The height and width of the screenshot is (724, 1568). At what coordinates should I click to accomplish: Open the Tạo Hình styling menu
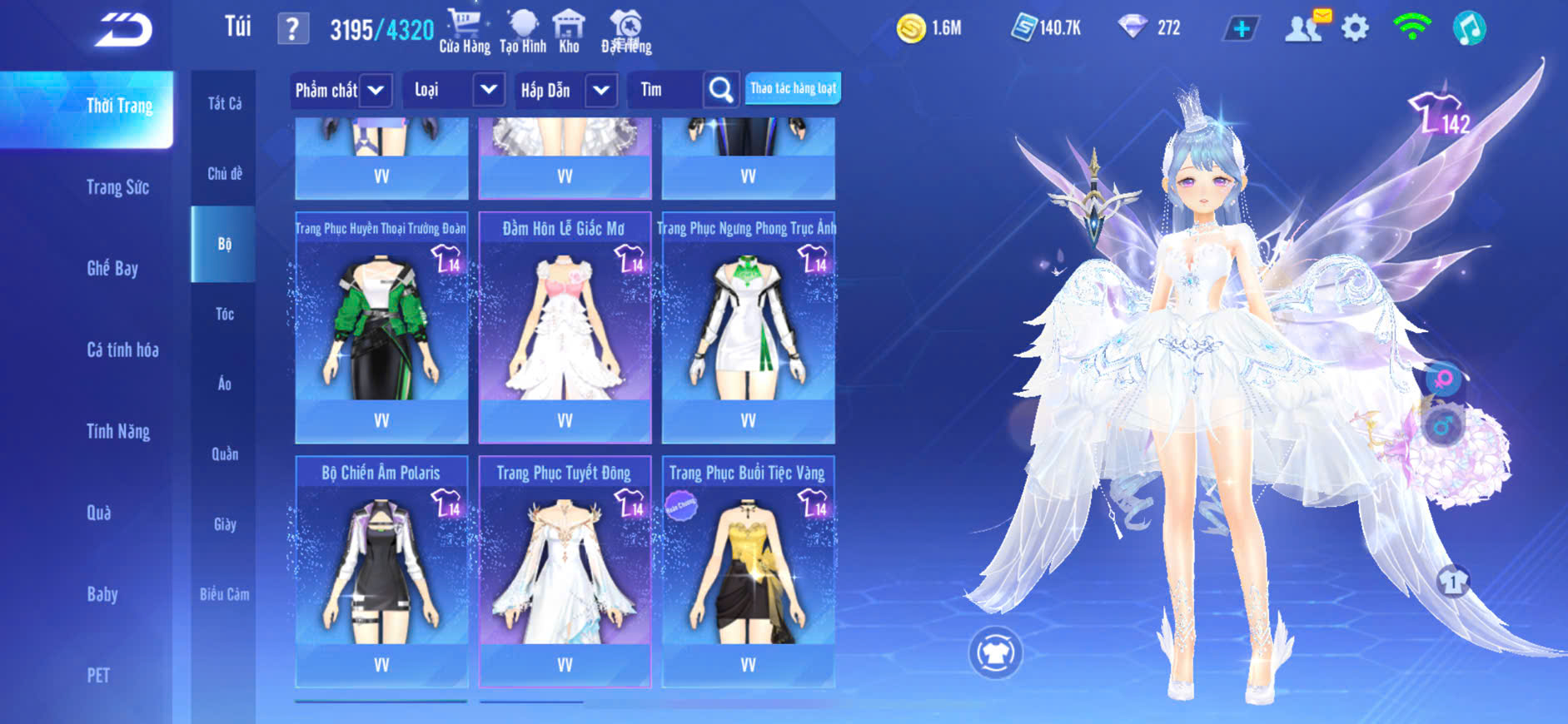[x=523, y=31]
